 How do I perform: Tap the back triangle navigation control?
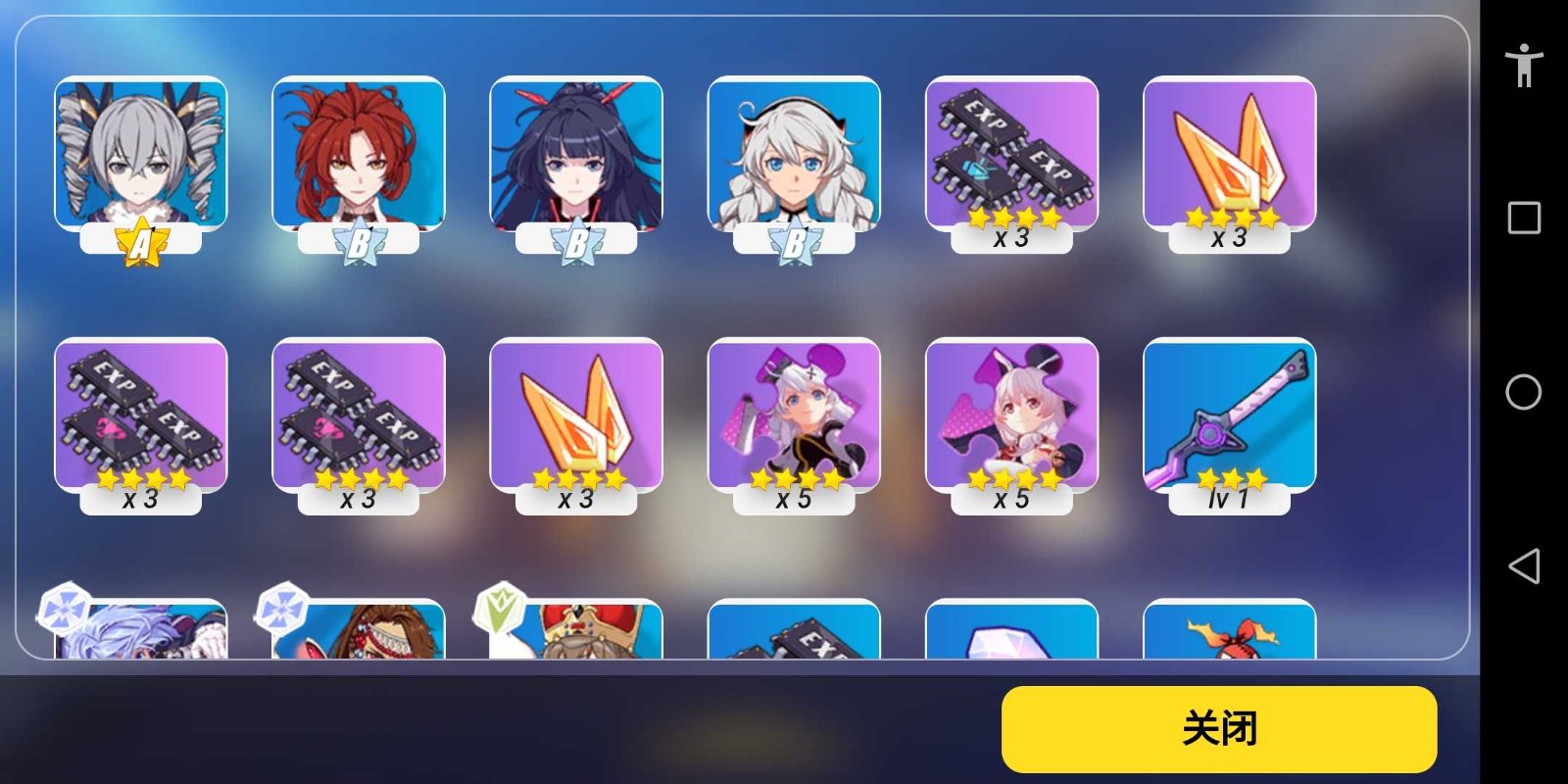[x=1523, y=563]
